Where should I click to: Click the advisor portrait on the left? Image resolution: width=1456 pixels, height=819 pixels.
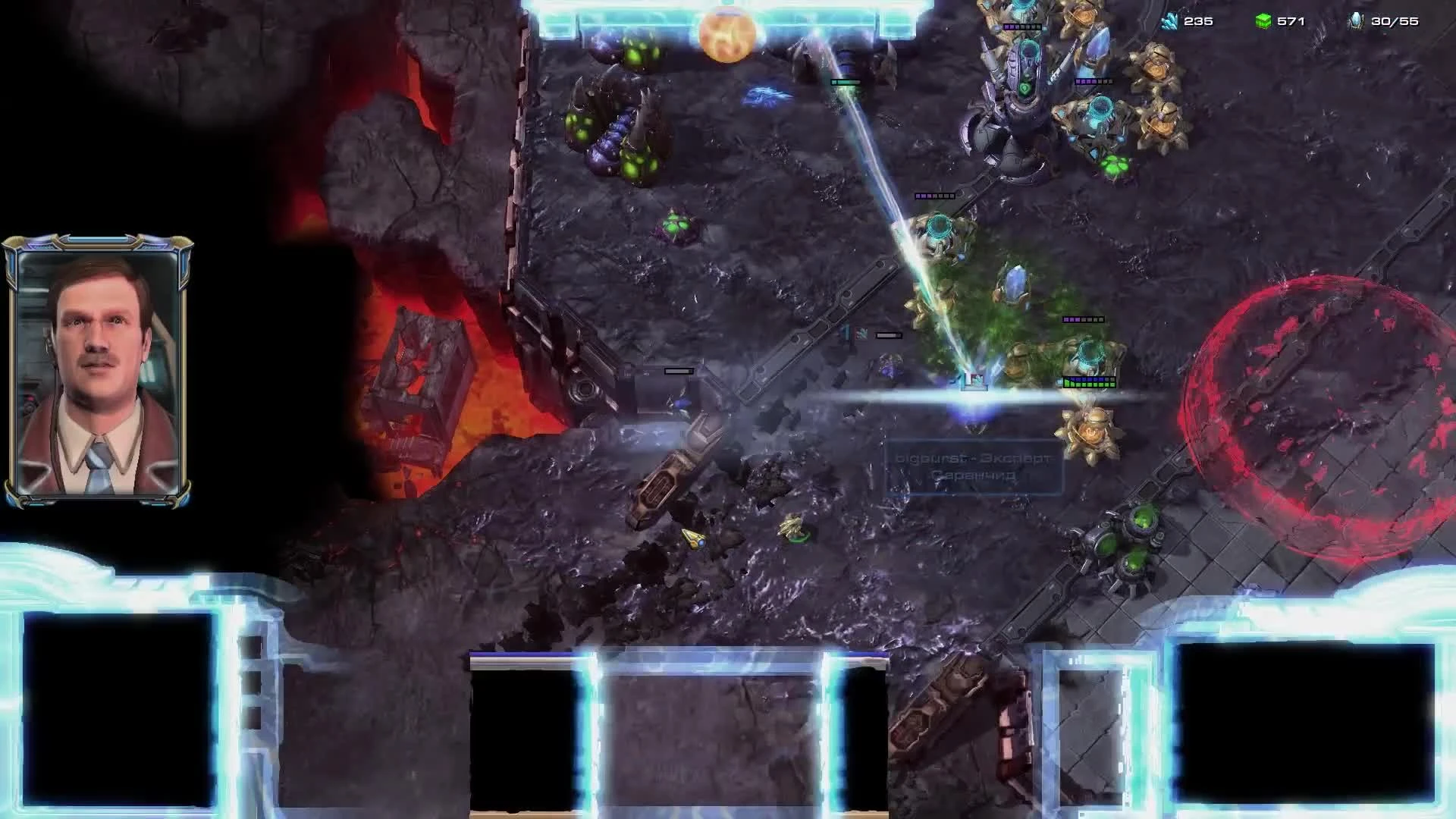pos(99,364)
